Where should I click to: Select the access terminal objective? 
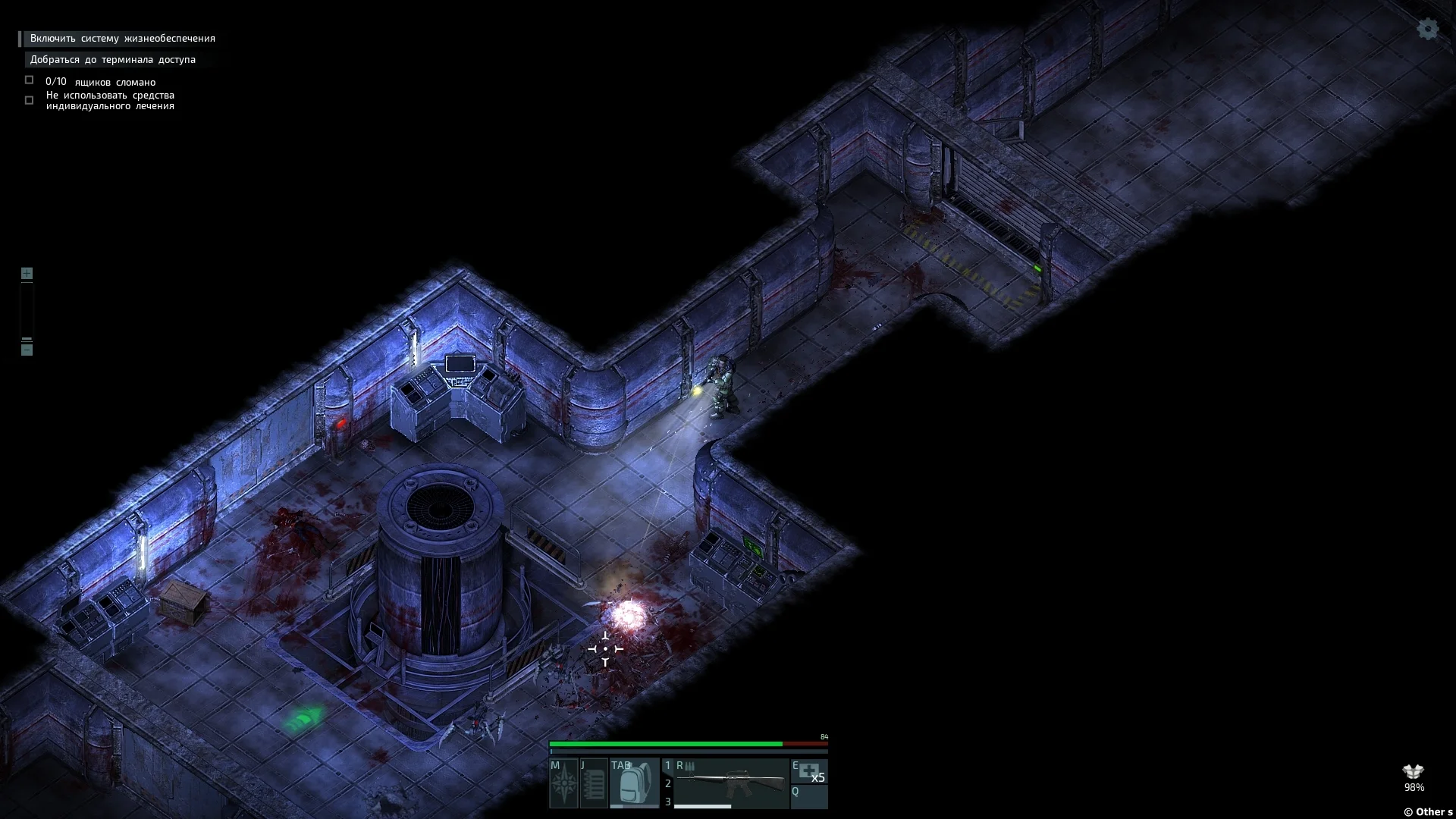tap(113, 60)
